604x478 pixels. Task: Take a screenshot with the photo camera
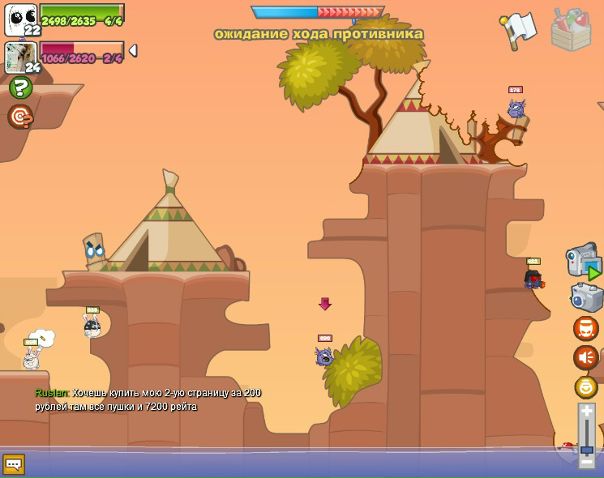tap(585, 296)
